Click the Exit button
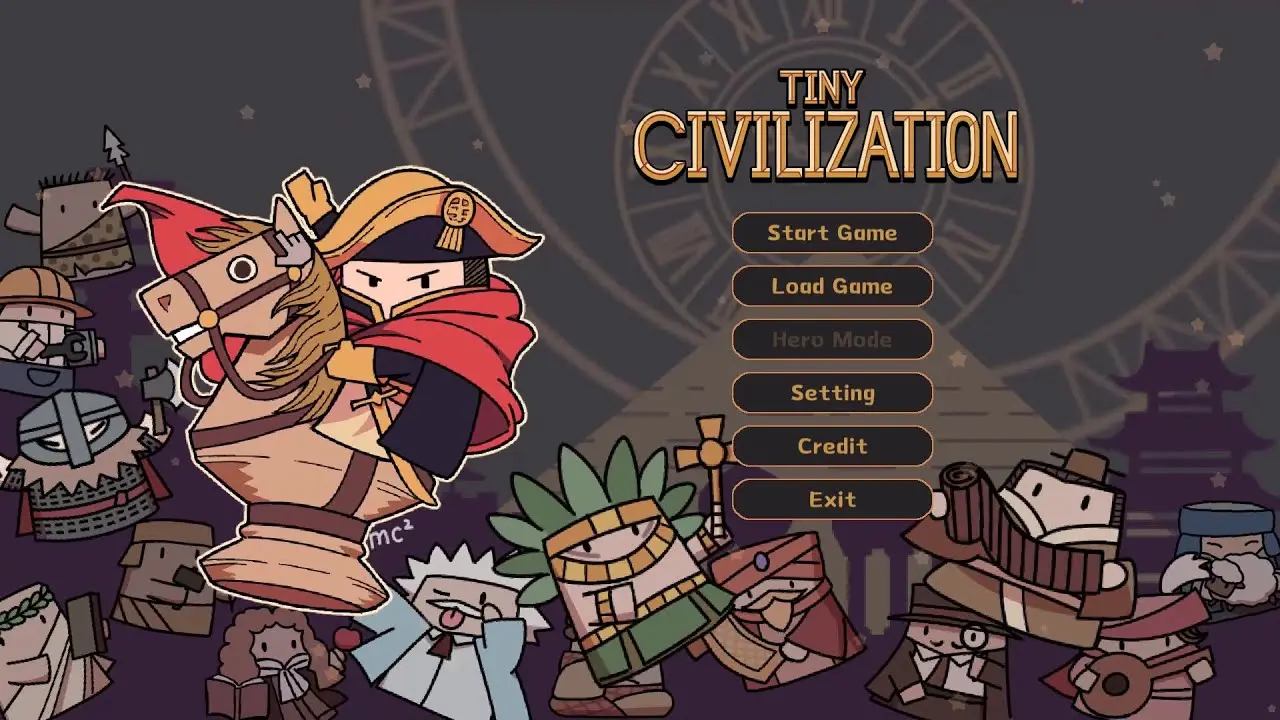 pyautogui.click(x=832, y=500)
